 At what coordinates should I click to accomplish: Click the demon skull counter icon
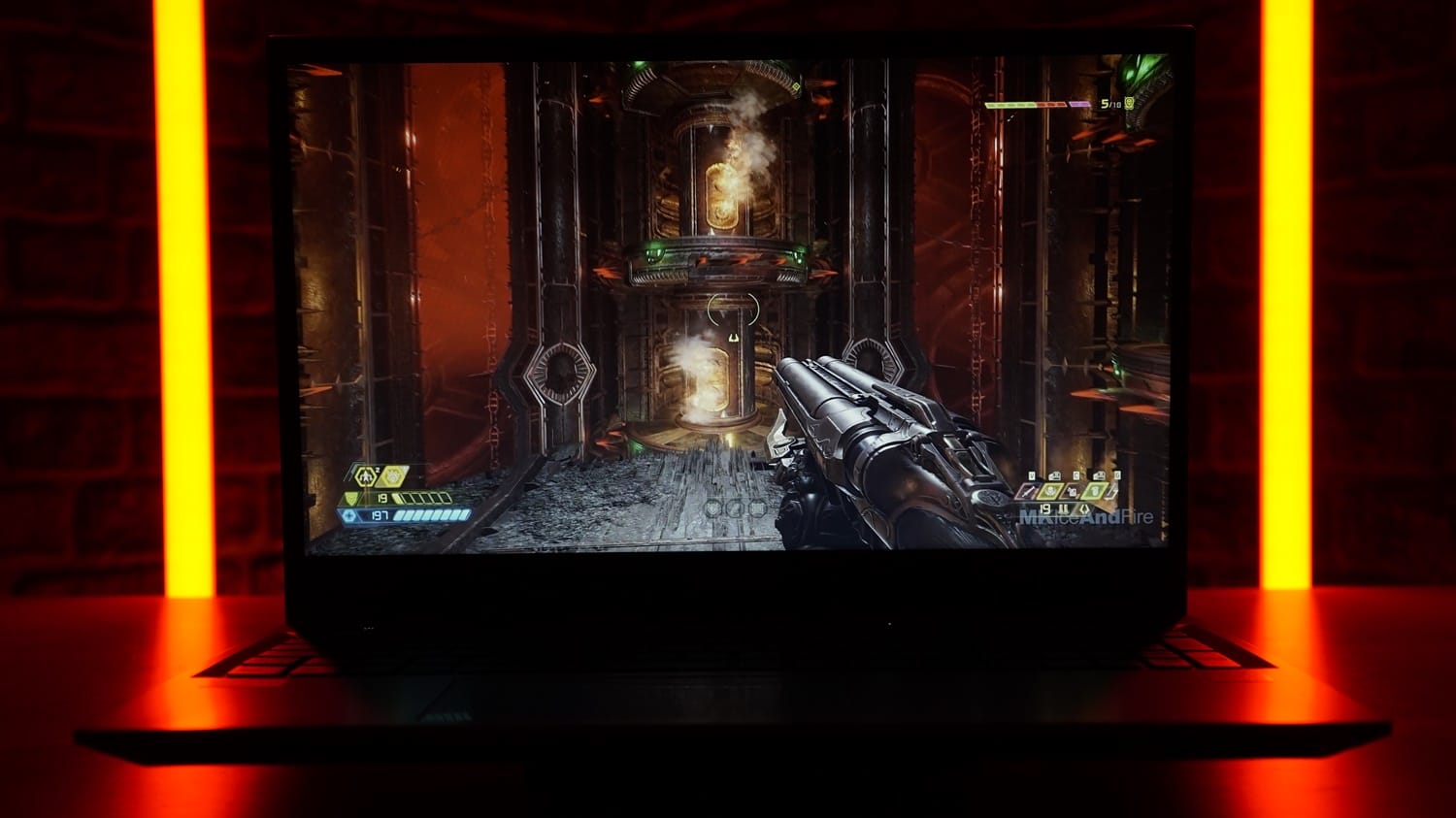click(1131, 104)
